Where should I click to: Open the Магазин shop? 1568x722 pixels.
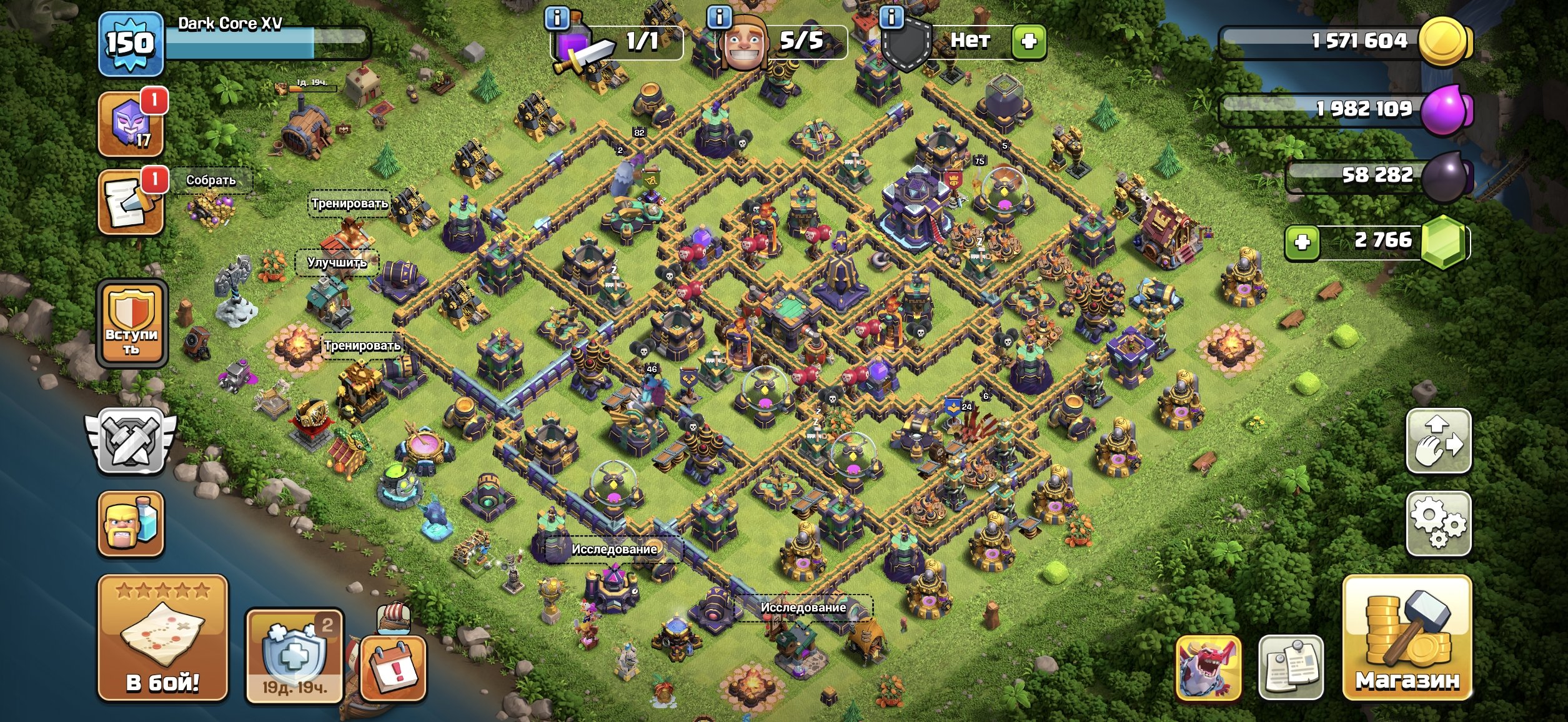1407,638
